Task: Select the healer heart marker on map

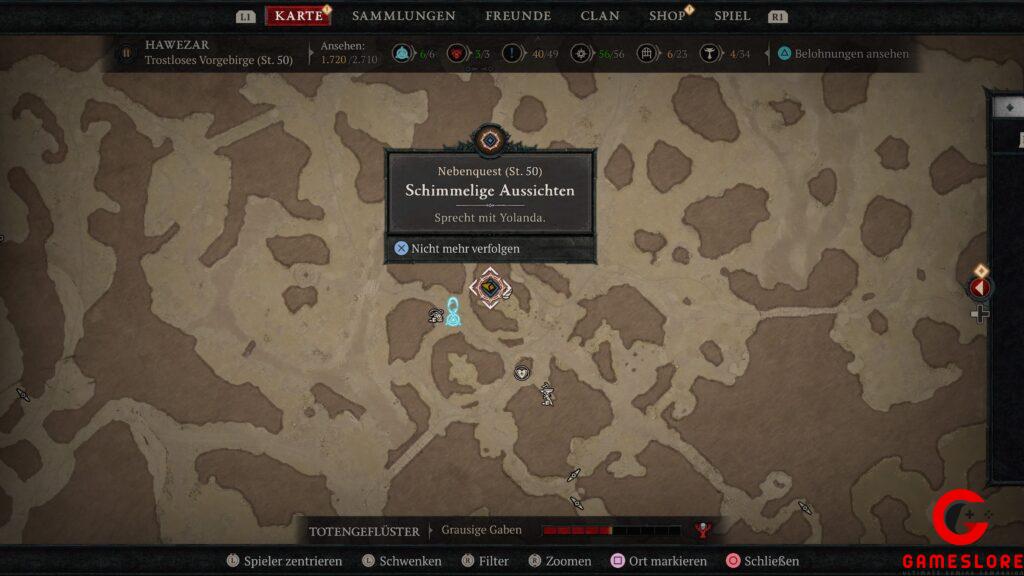Action: click(x=521, y=373)
